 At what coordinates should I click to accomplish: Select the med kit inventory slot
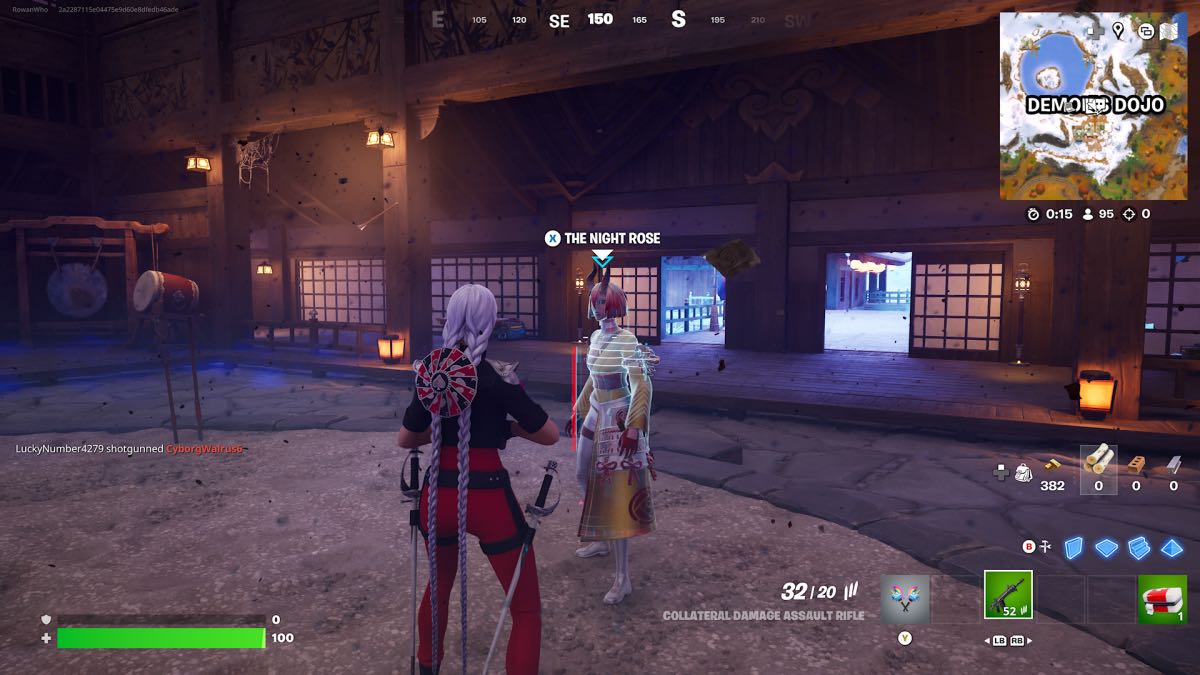pos(1162,599)
